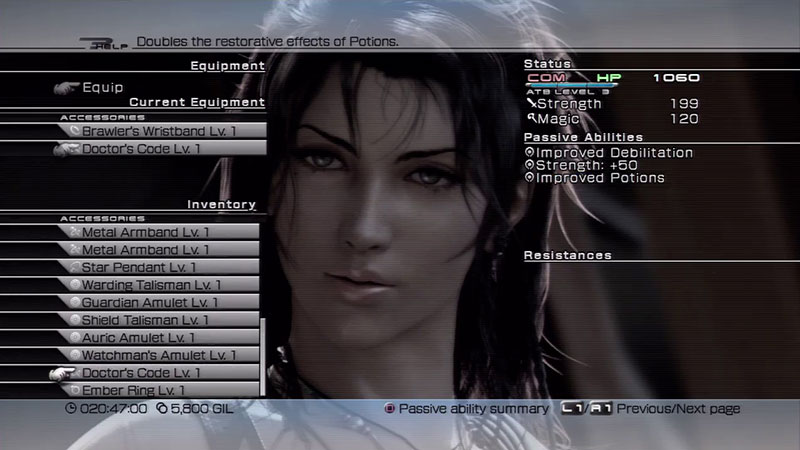Pick the Auric Amulet Lv. 1

(x=152, y=337)
